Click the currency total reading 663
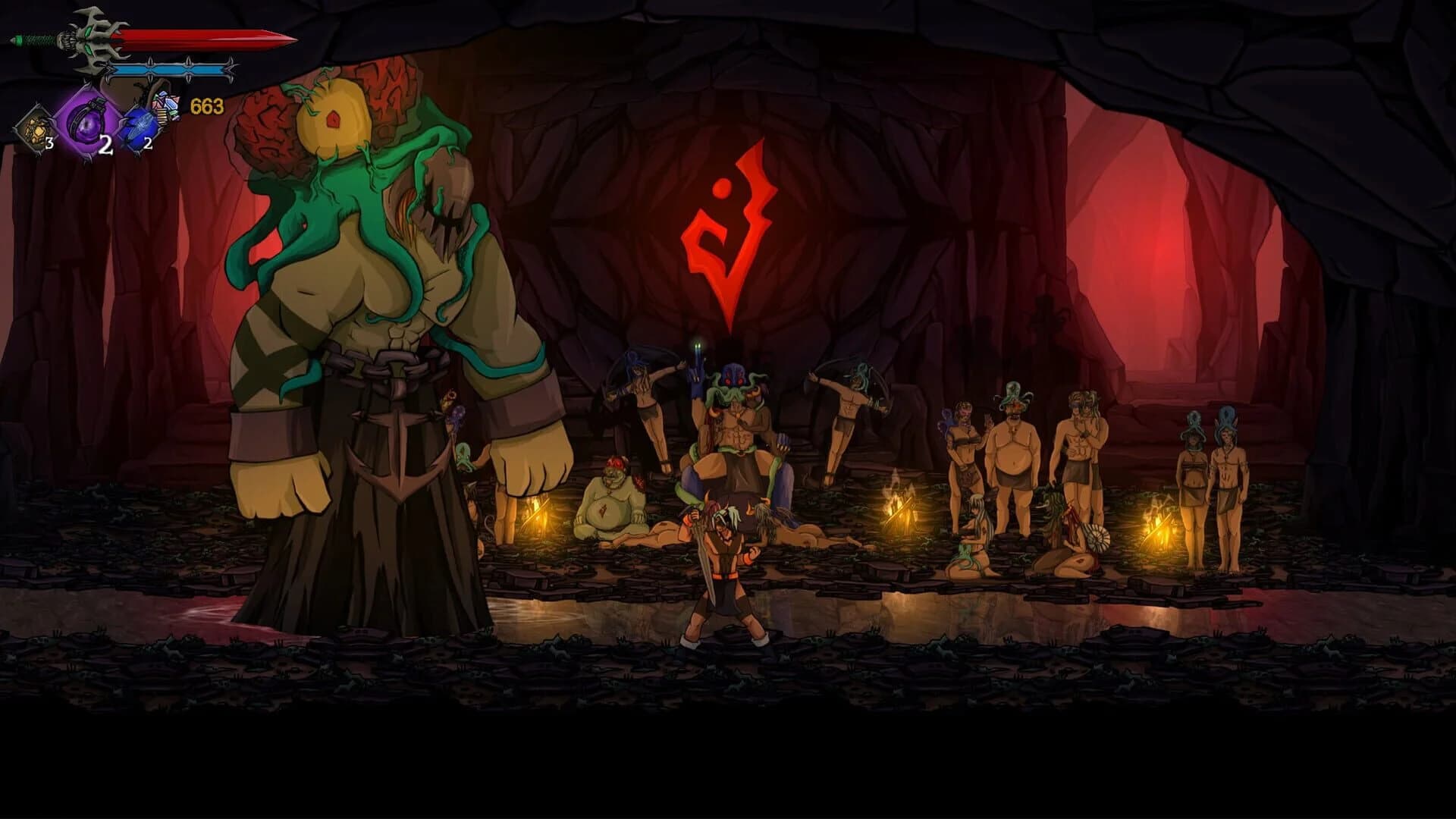 pos(206,106)
